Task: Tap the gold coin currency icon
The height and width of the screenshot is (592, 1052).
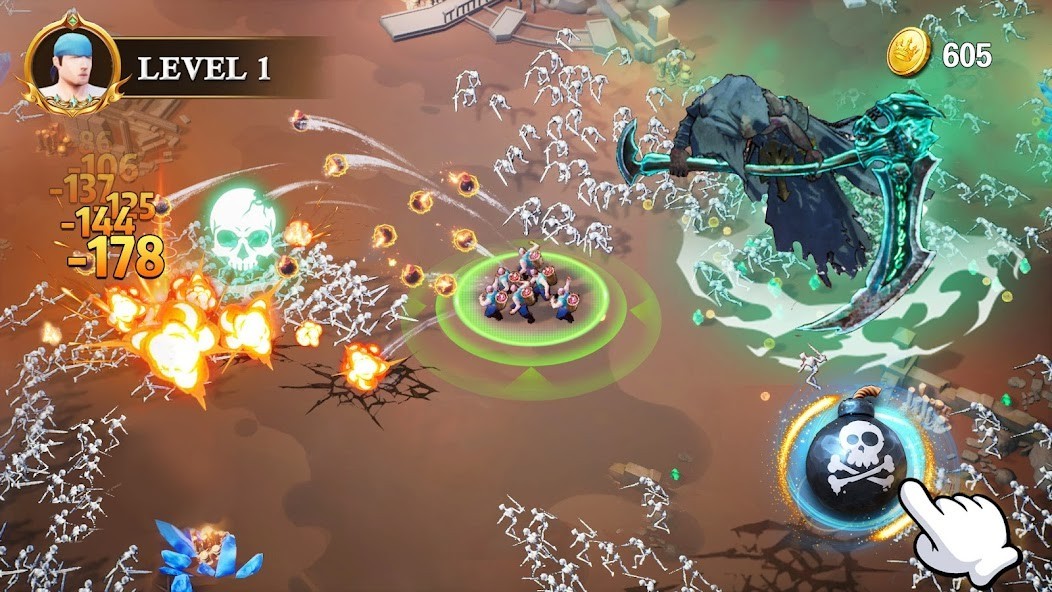Action: click(909, 52)
